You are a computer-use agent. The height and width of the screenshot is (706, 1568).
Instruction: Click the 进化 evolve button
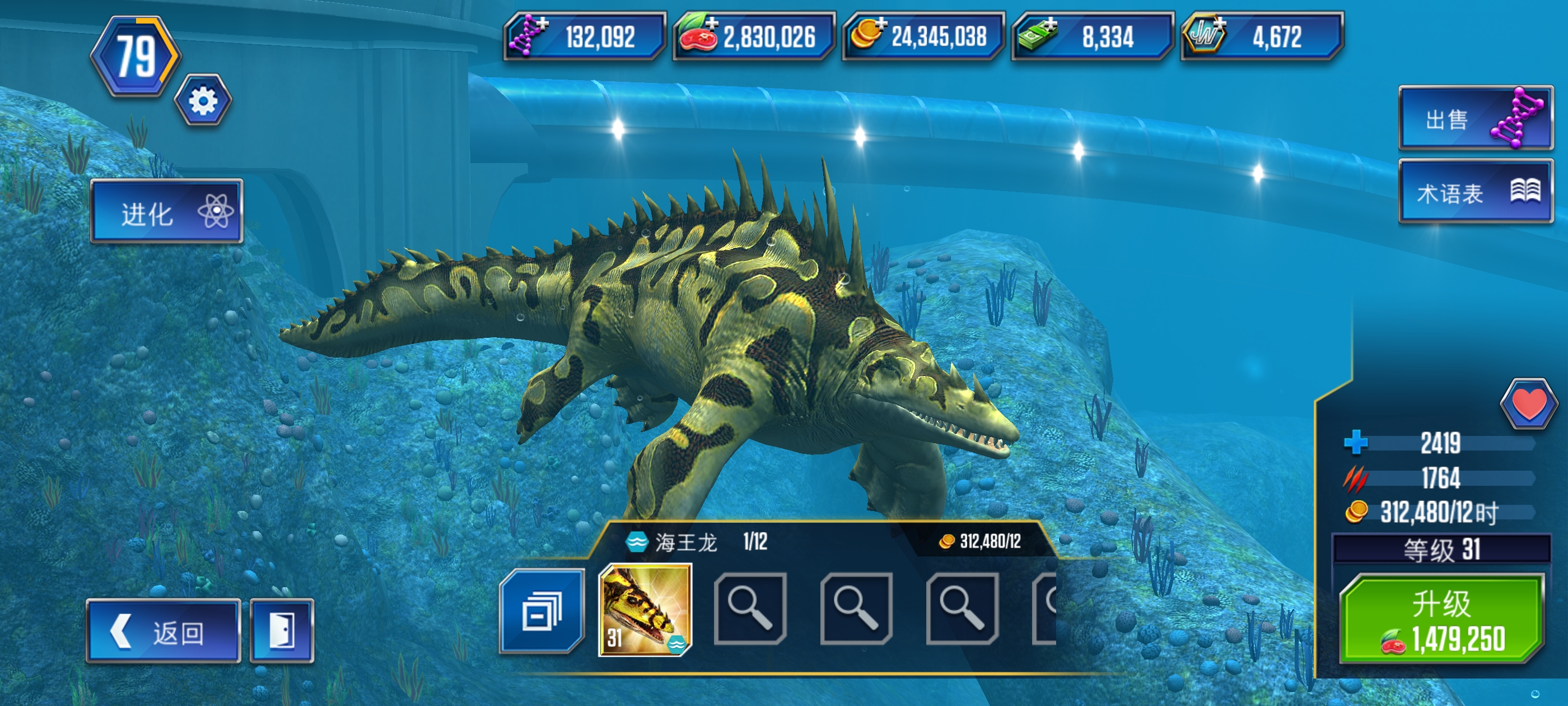[166, 212]
